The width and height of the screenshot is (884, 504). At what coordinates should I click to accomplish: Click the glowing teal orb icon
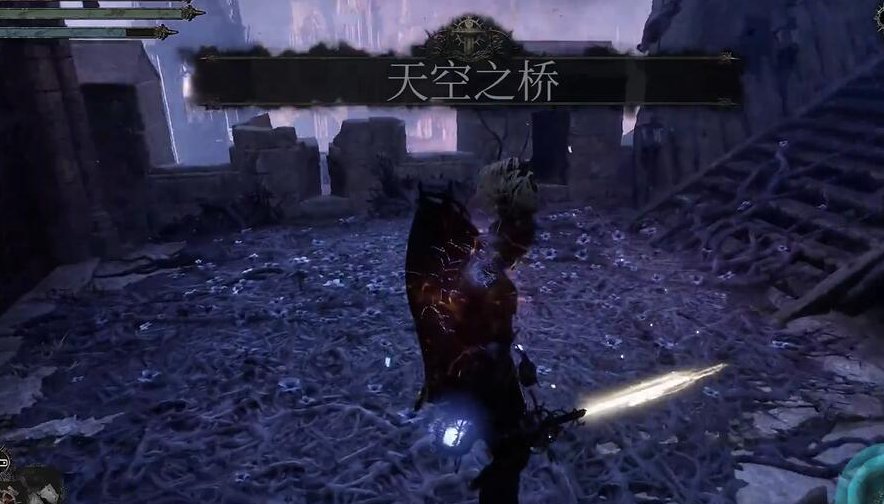[864, 482]
